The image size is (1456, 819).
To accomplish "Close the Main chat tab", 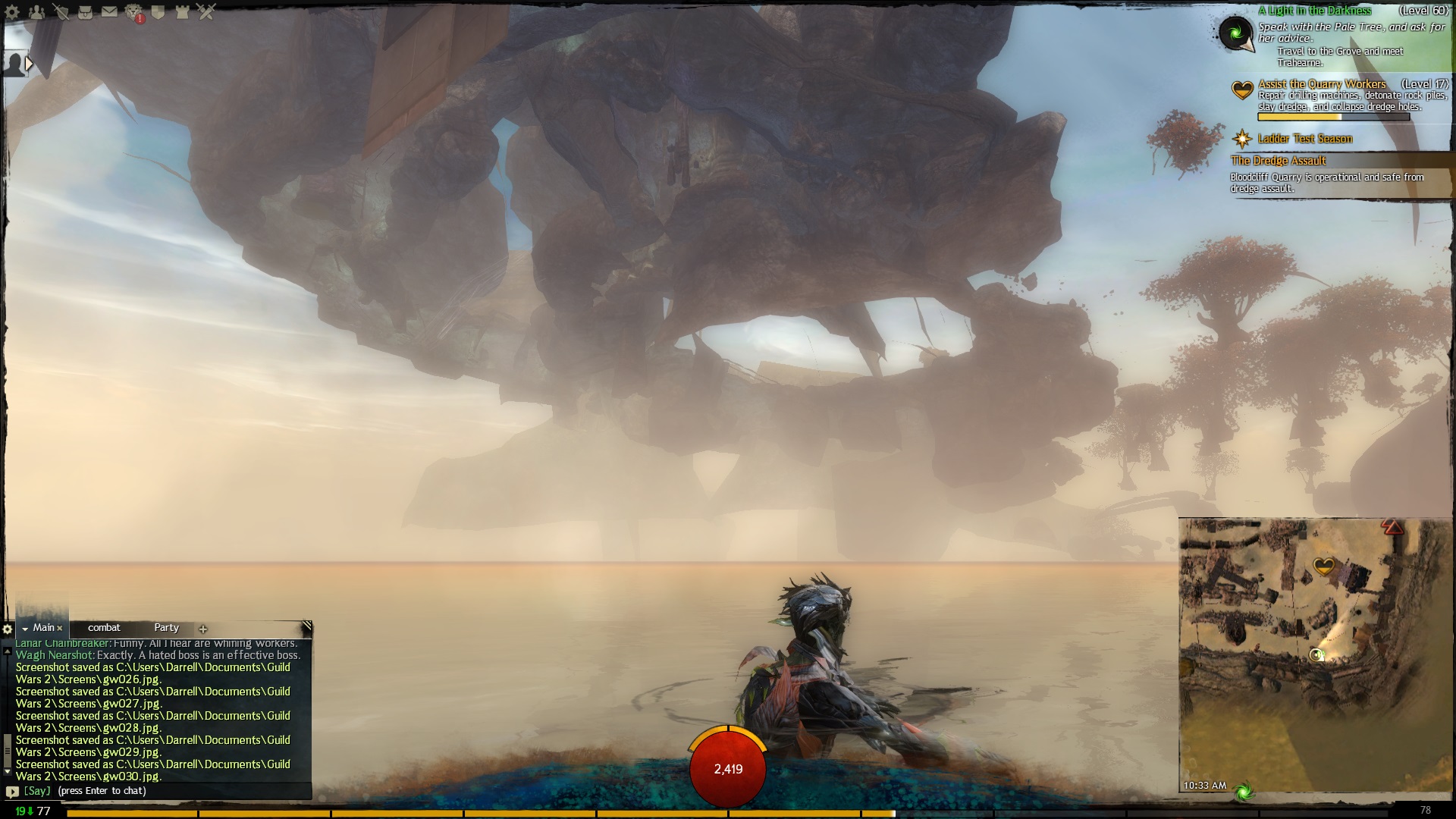I will (60, 629).
